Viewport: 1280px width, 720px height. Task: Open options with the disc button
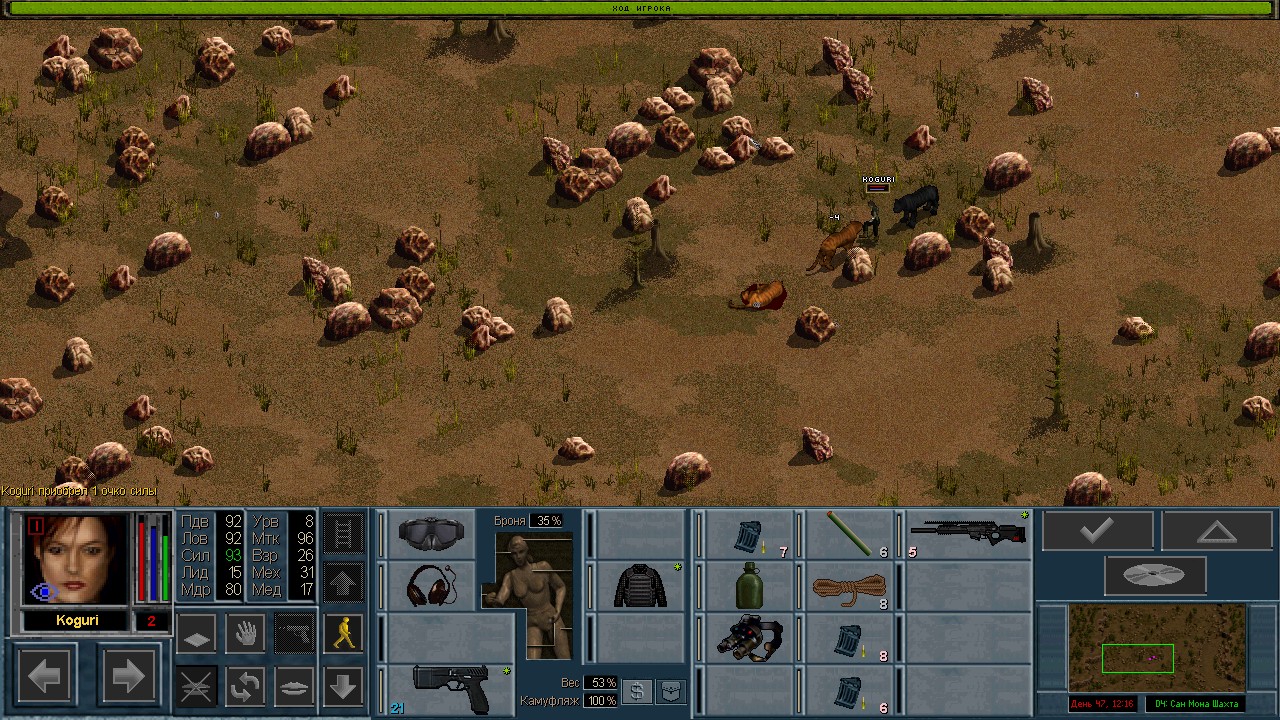[x=1155, y=576]
